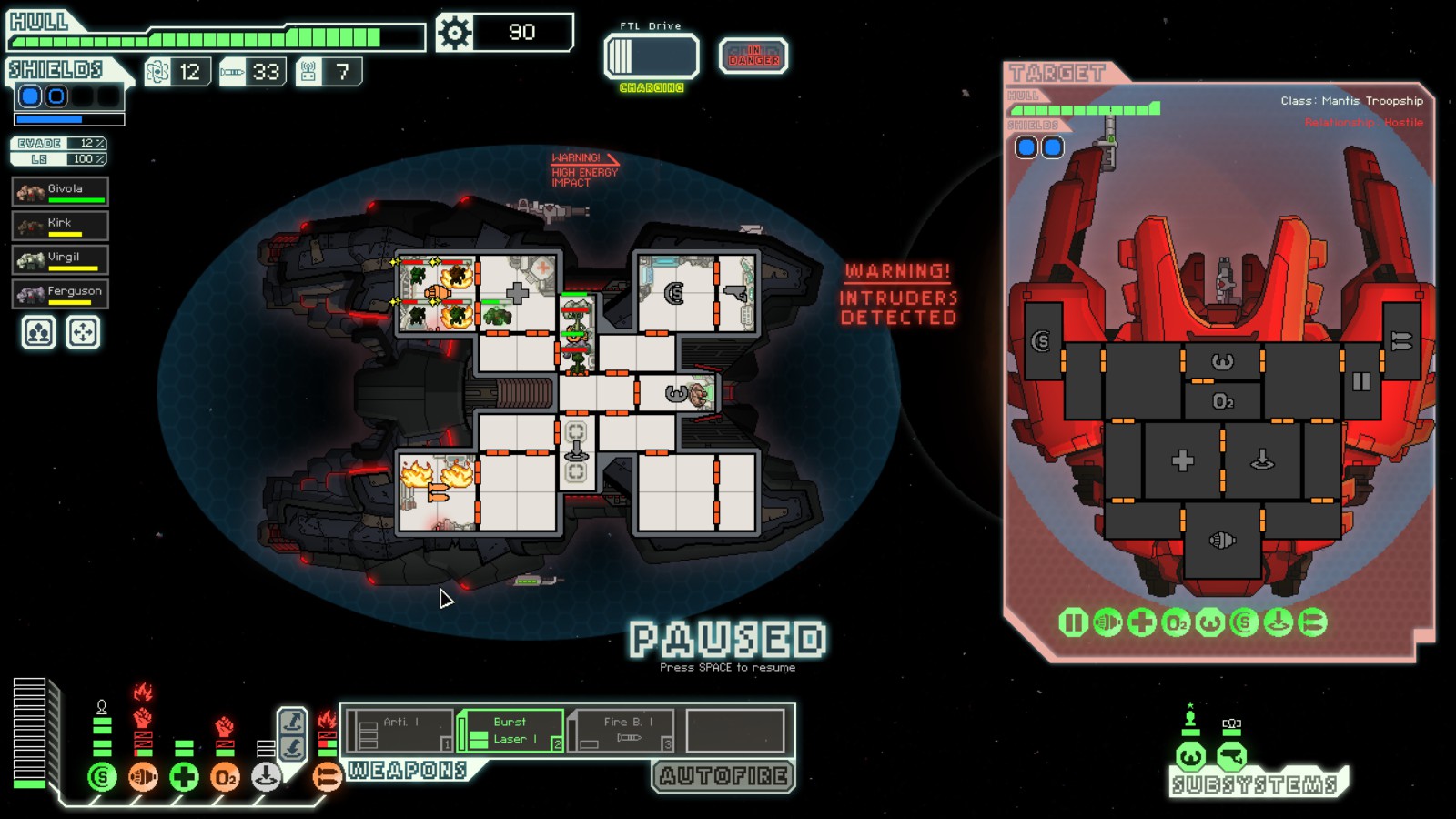The width and height of the screenshot is (1456, 819).
Task: Select crew member Kirk
Action: tap(60, 226)
